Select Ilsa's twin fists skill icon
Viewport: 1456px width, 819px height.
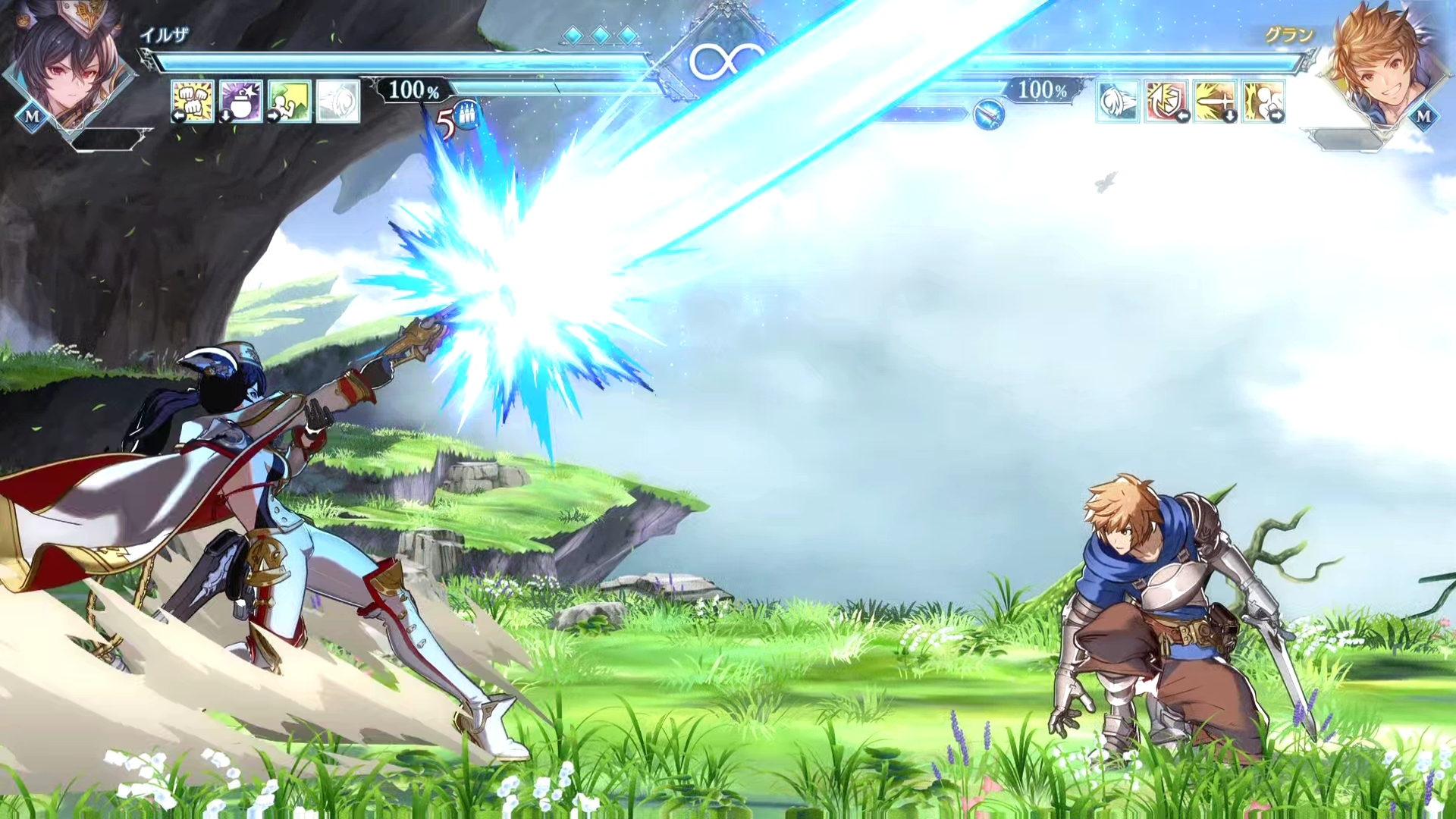click(x=192, y=100)
